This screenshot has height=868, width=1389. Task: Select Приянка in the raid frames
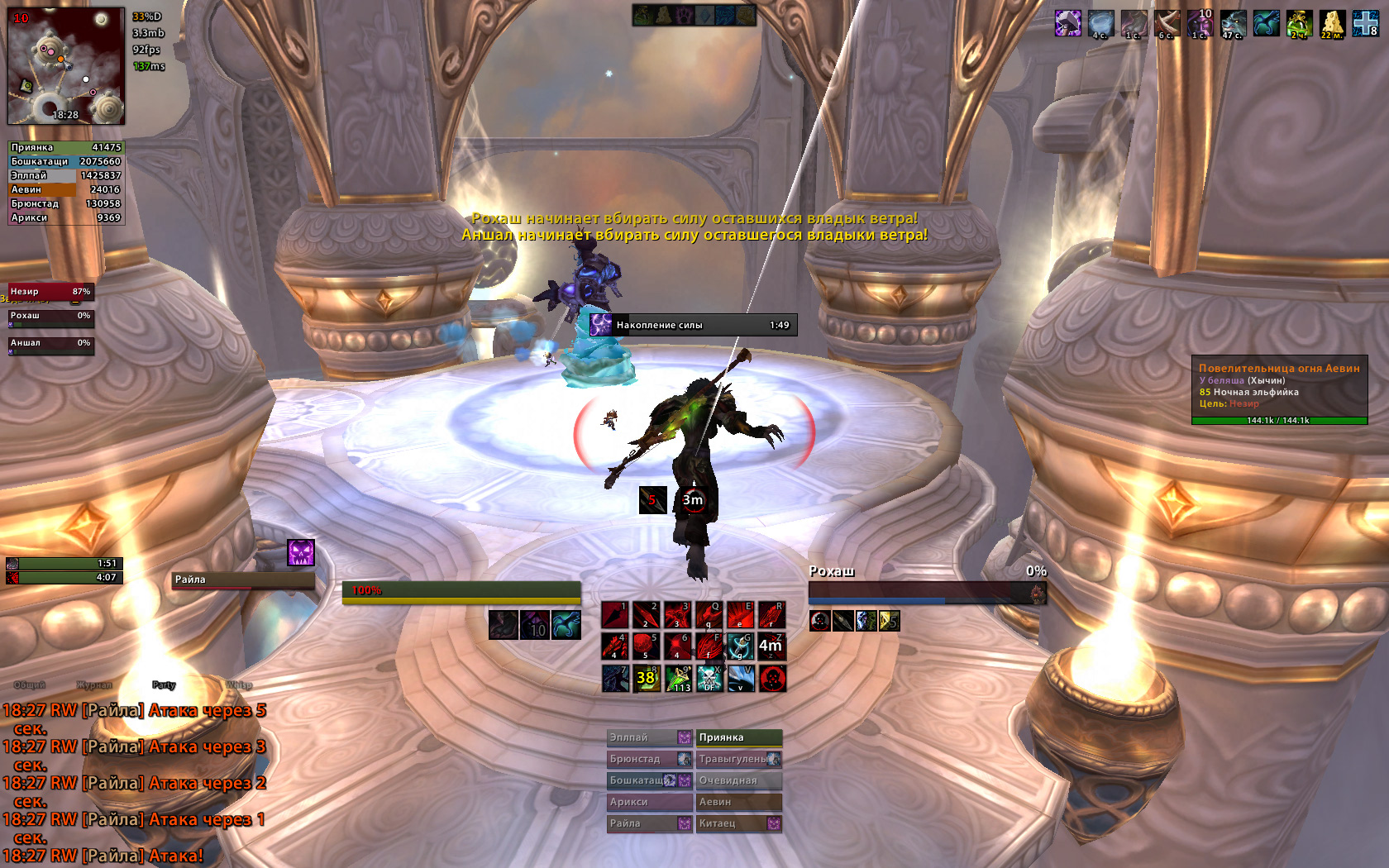[738, 737]
